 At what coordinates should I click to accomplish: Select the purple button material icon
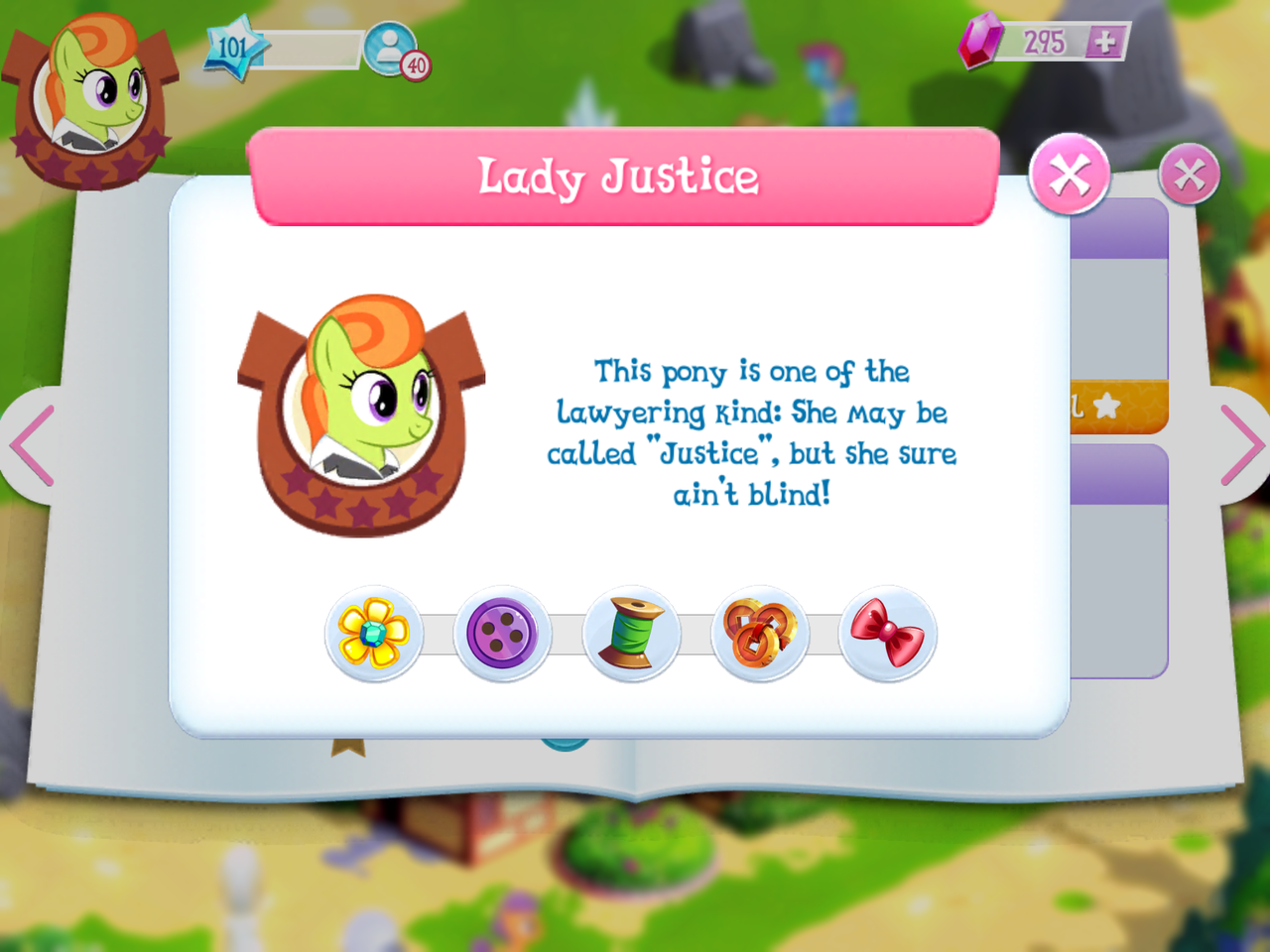pyautogui.click(x=503, y=633)
